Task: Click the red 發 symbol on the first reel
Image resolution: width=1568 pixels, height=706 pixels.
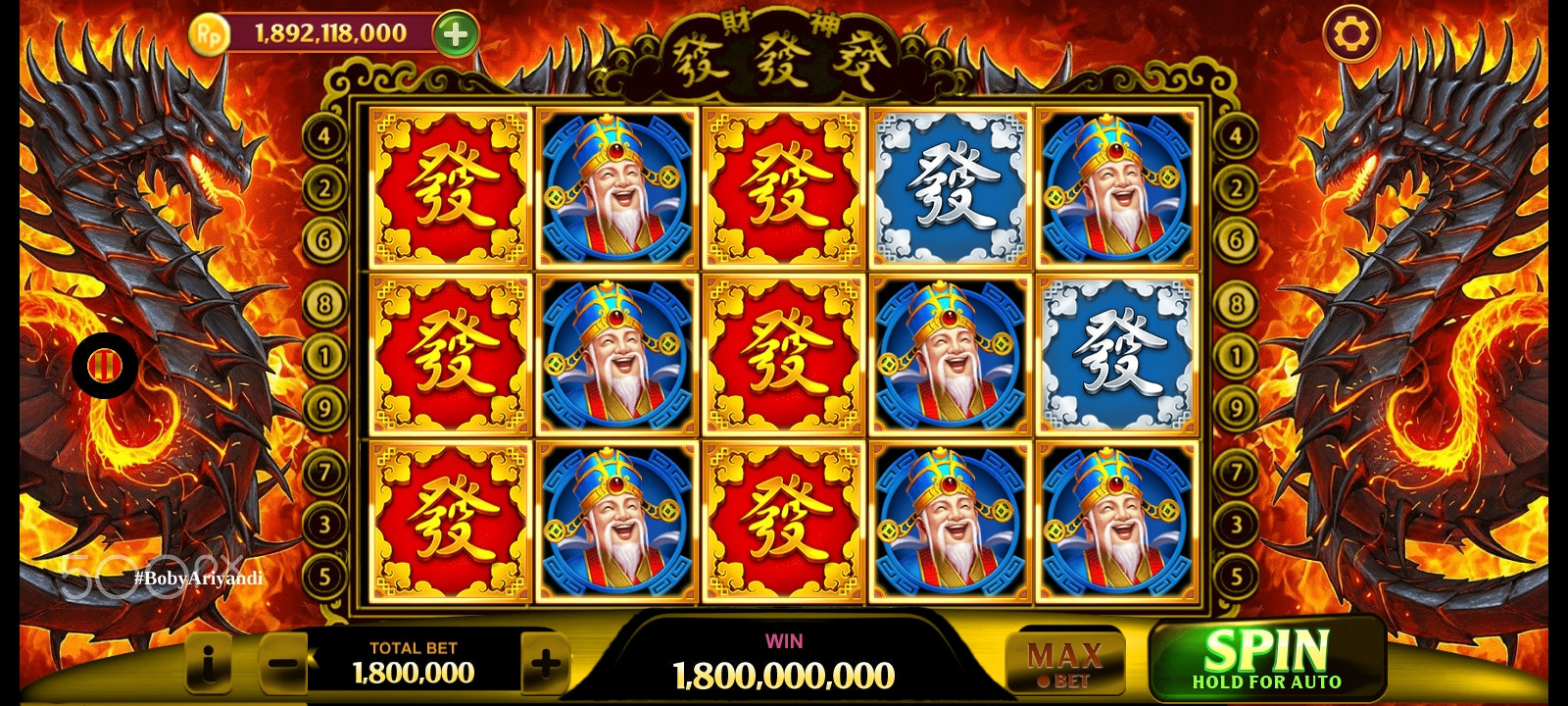Action: [x=449, y=190]
